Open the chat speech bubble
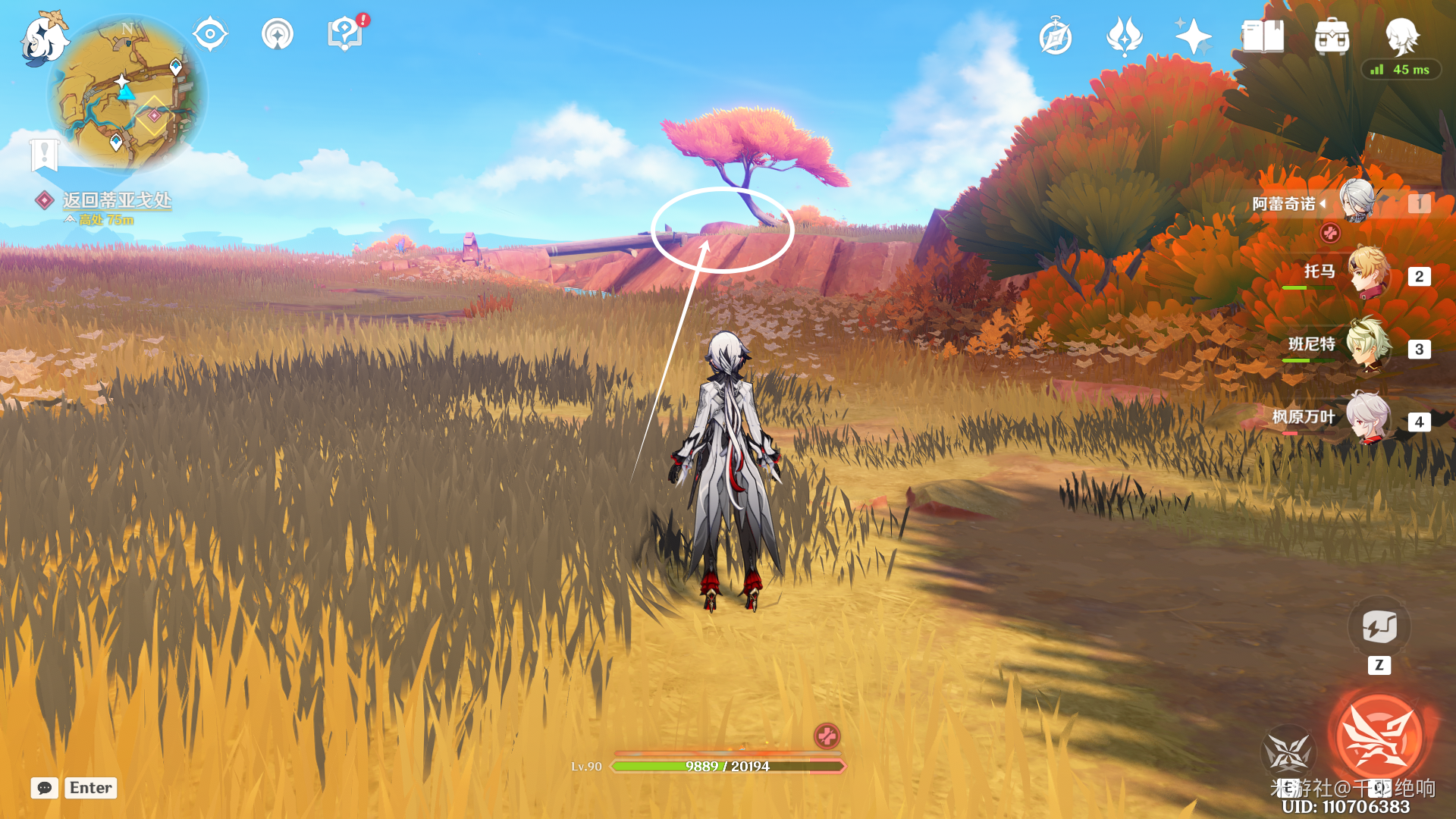 tap(45, 788)
